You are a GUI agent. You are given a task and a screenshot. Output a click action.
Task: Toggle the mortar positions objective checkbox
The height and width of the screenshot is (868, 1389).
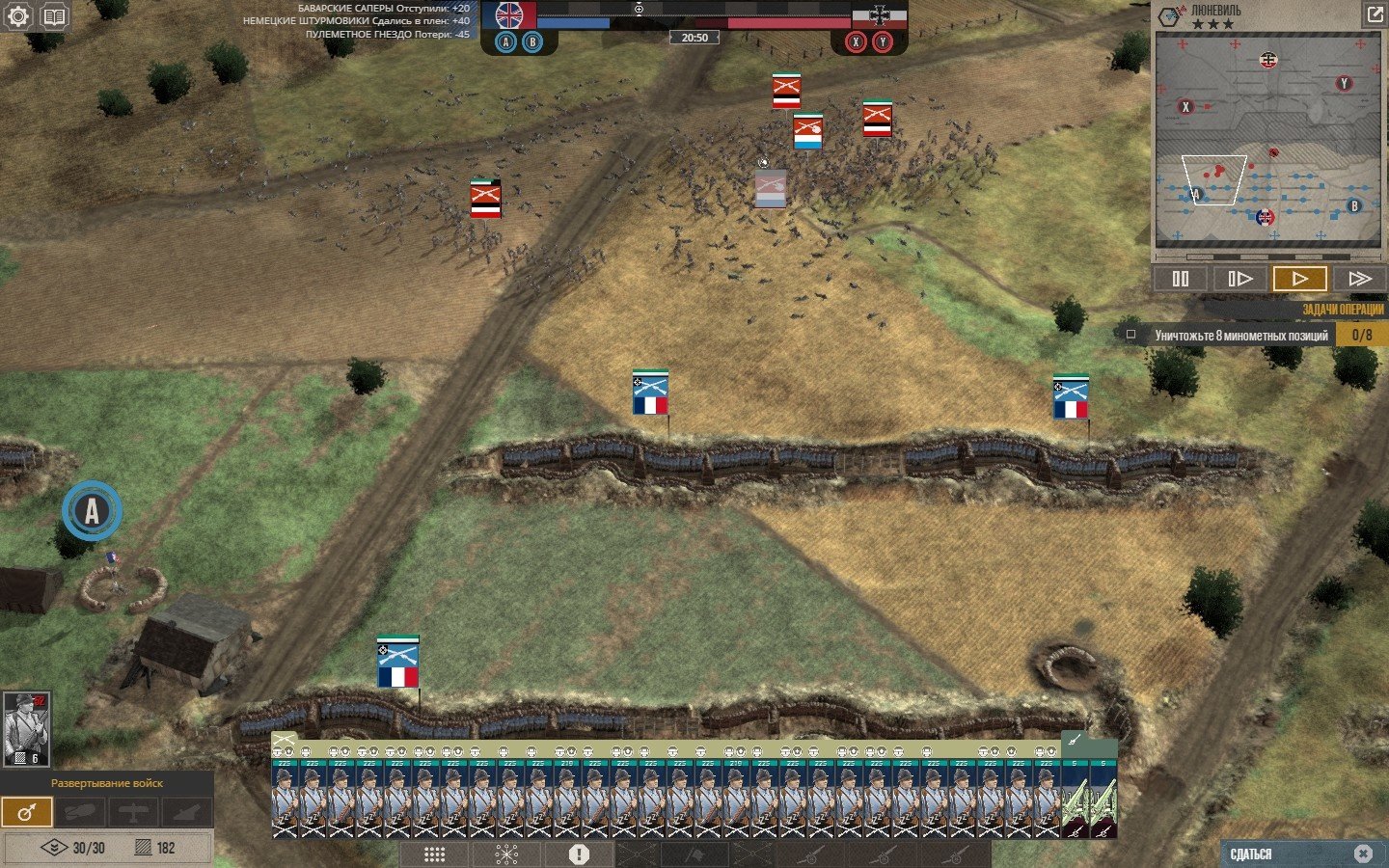[x=1131, y=335]
